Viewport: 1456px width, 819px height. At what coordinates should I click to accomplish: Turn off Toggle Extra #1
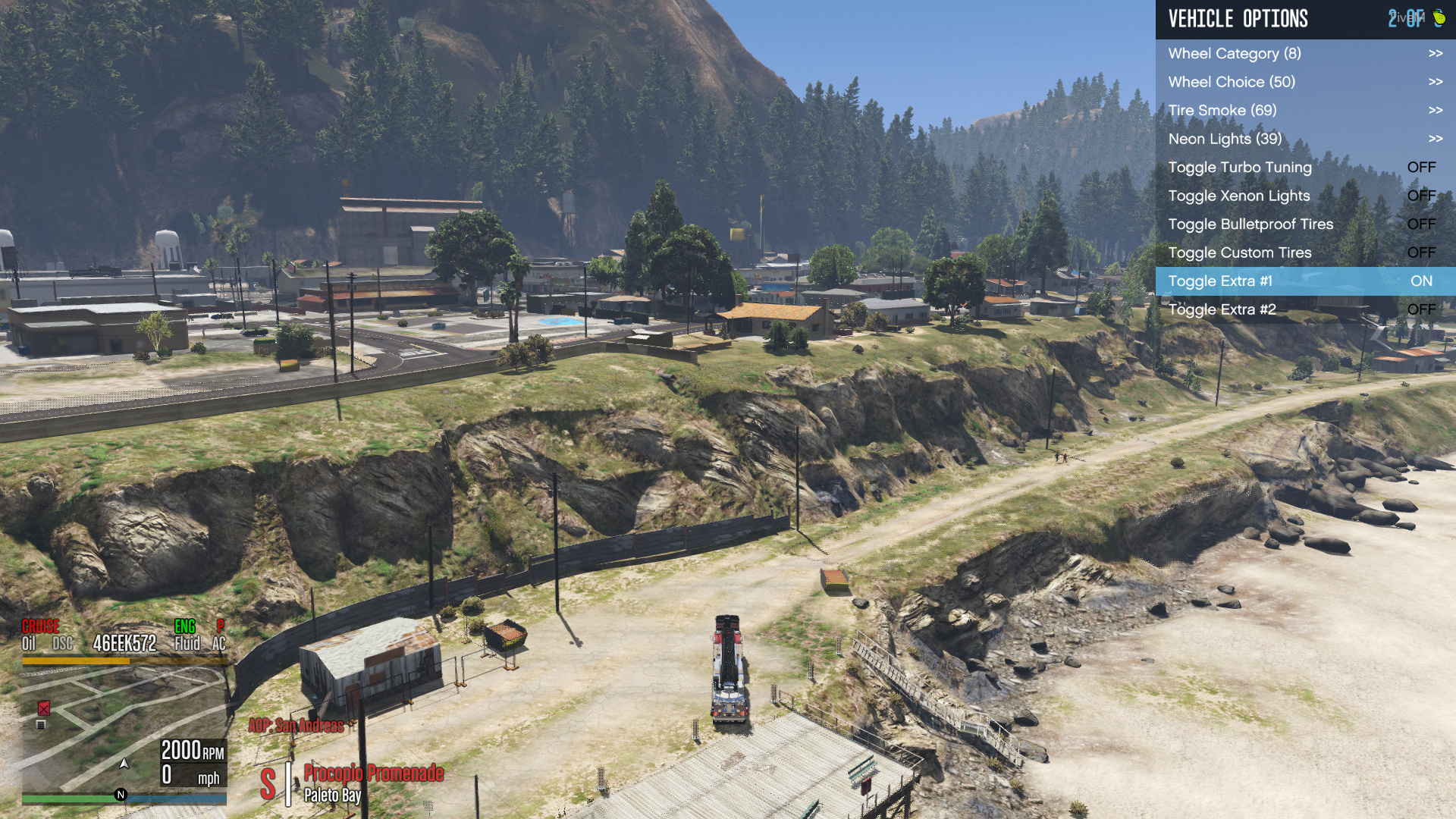1301,281
